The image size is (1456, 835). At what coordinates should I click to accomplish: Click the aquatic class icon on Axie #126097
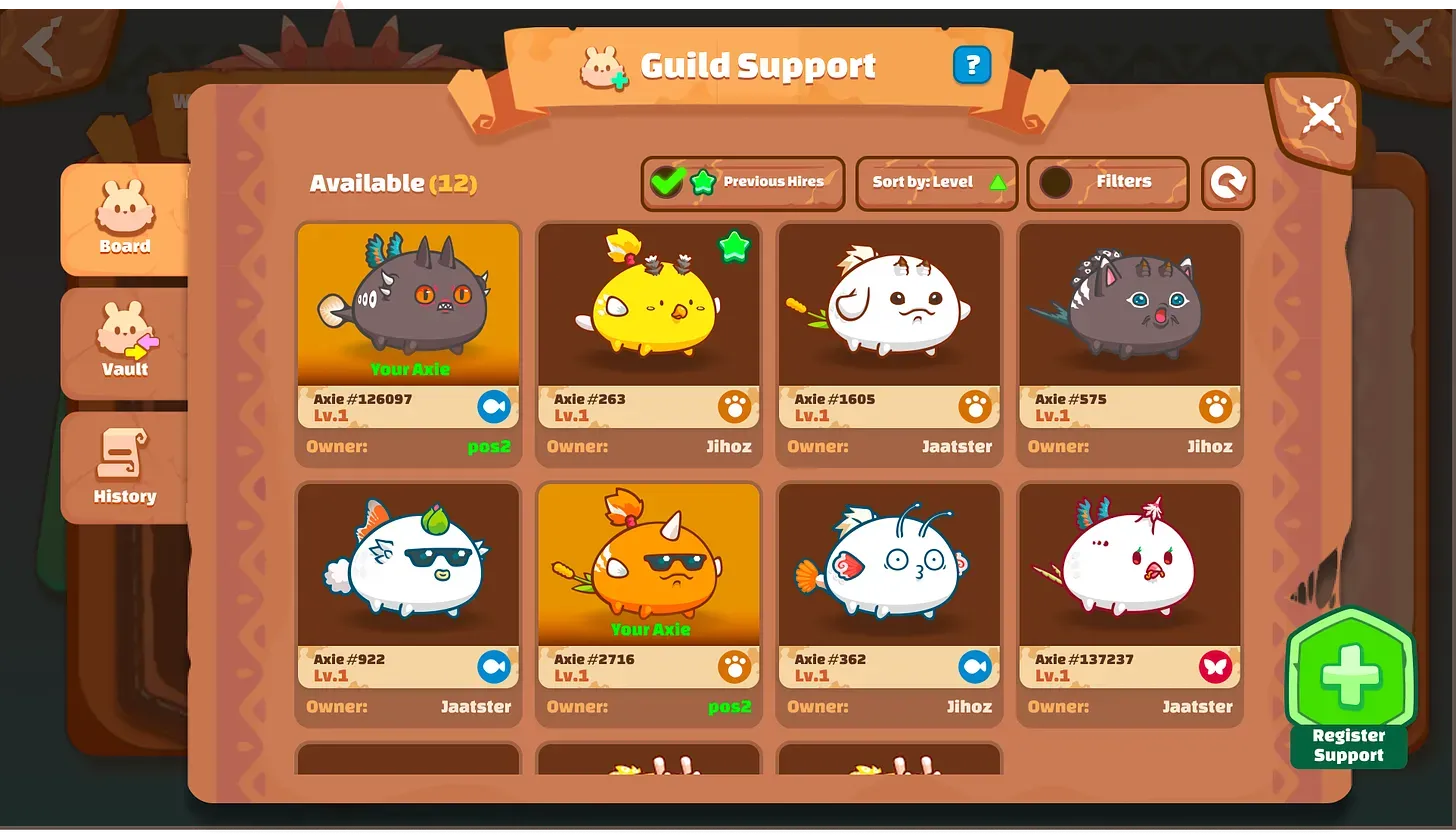(x=495, y=405)
